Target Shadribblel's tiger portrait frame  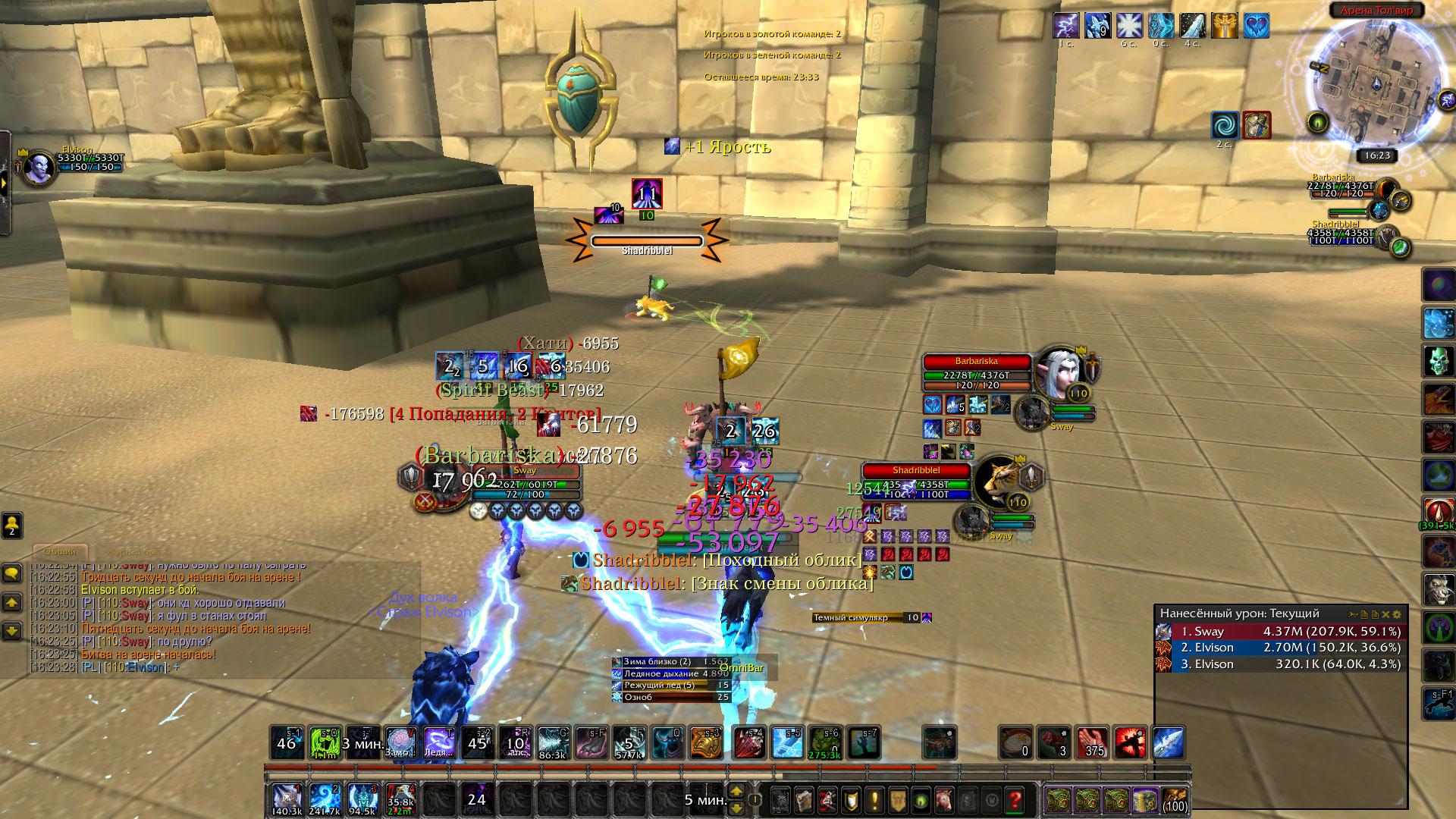click(996, 482)
